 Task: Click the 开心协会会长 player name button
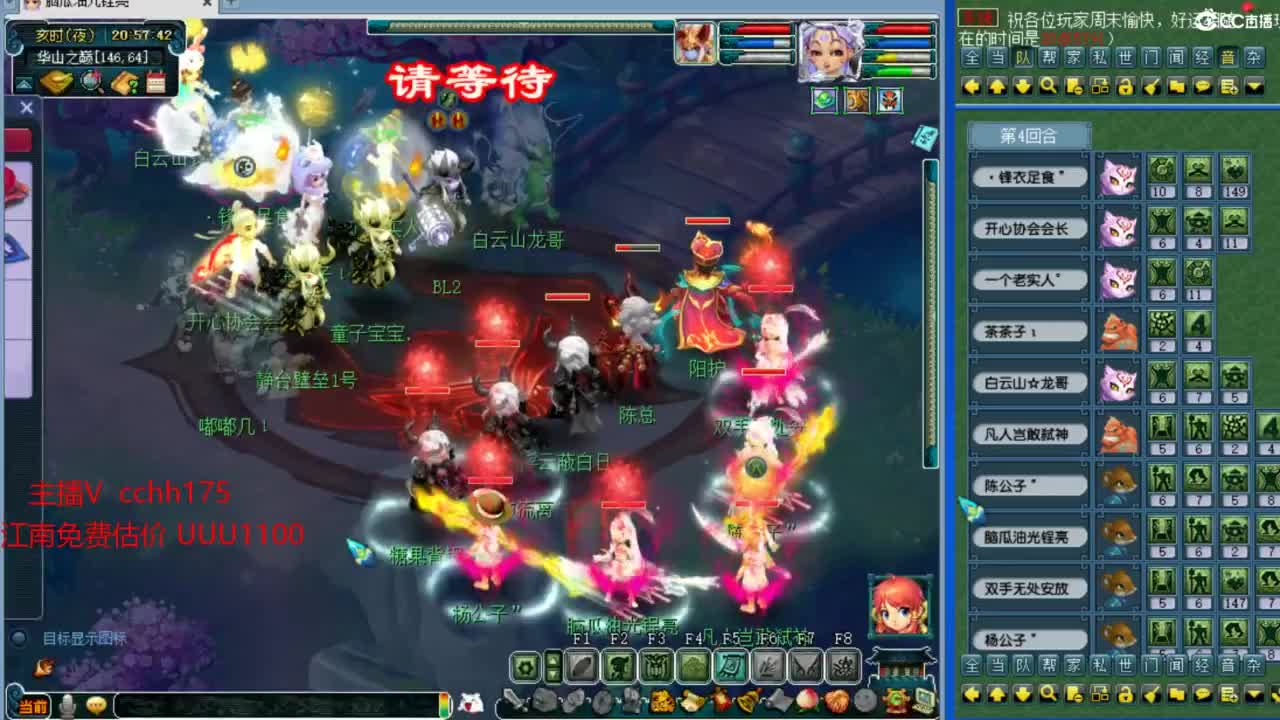tap(1029, 228)
